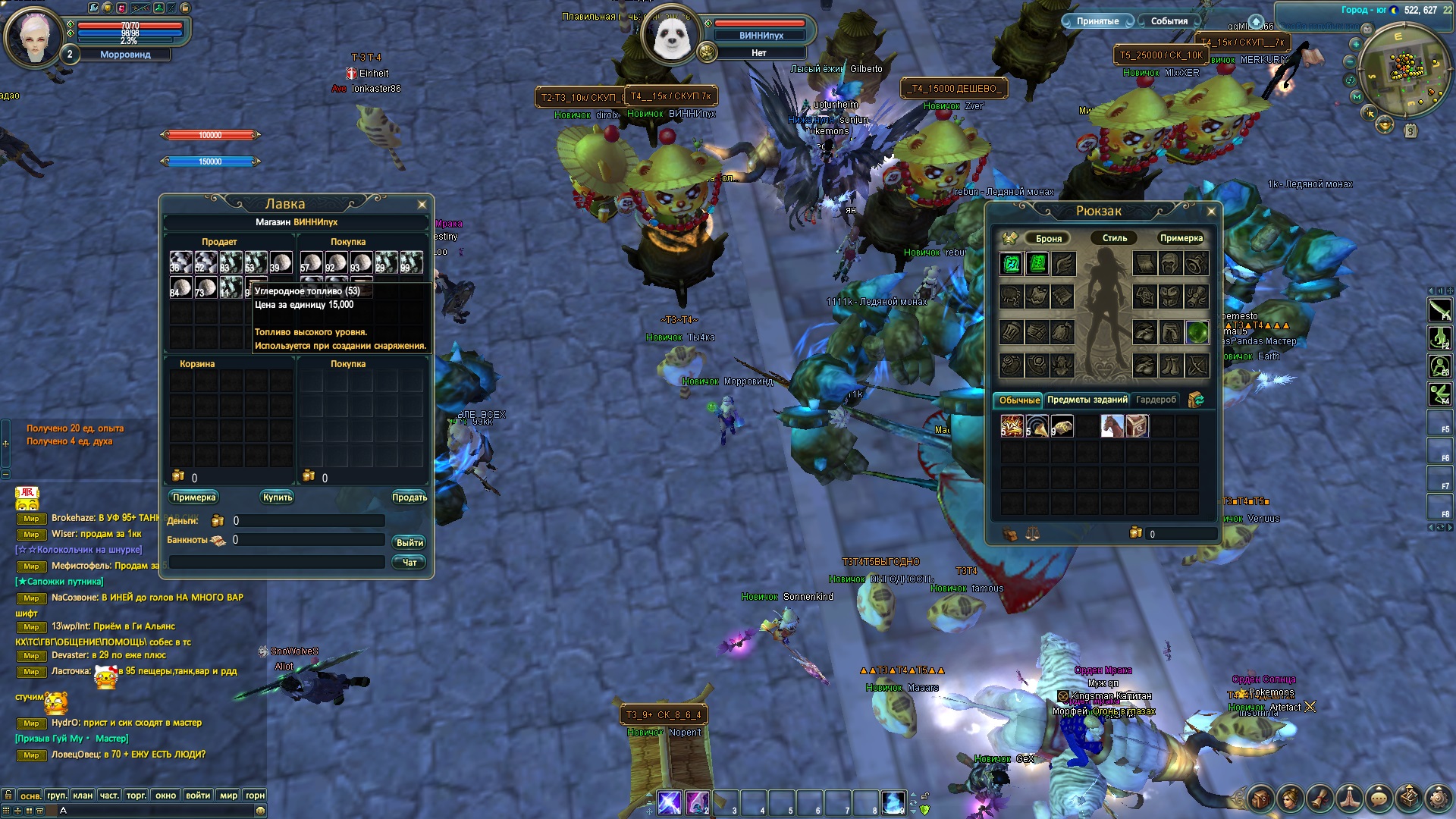Open the Принятые quests list

point(1097,21)
